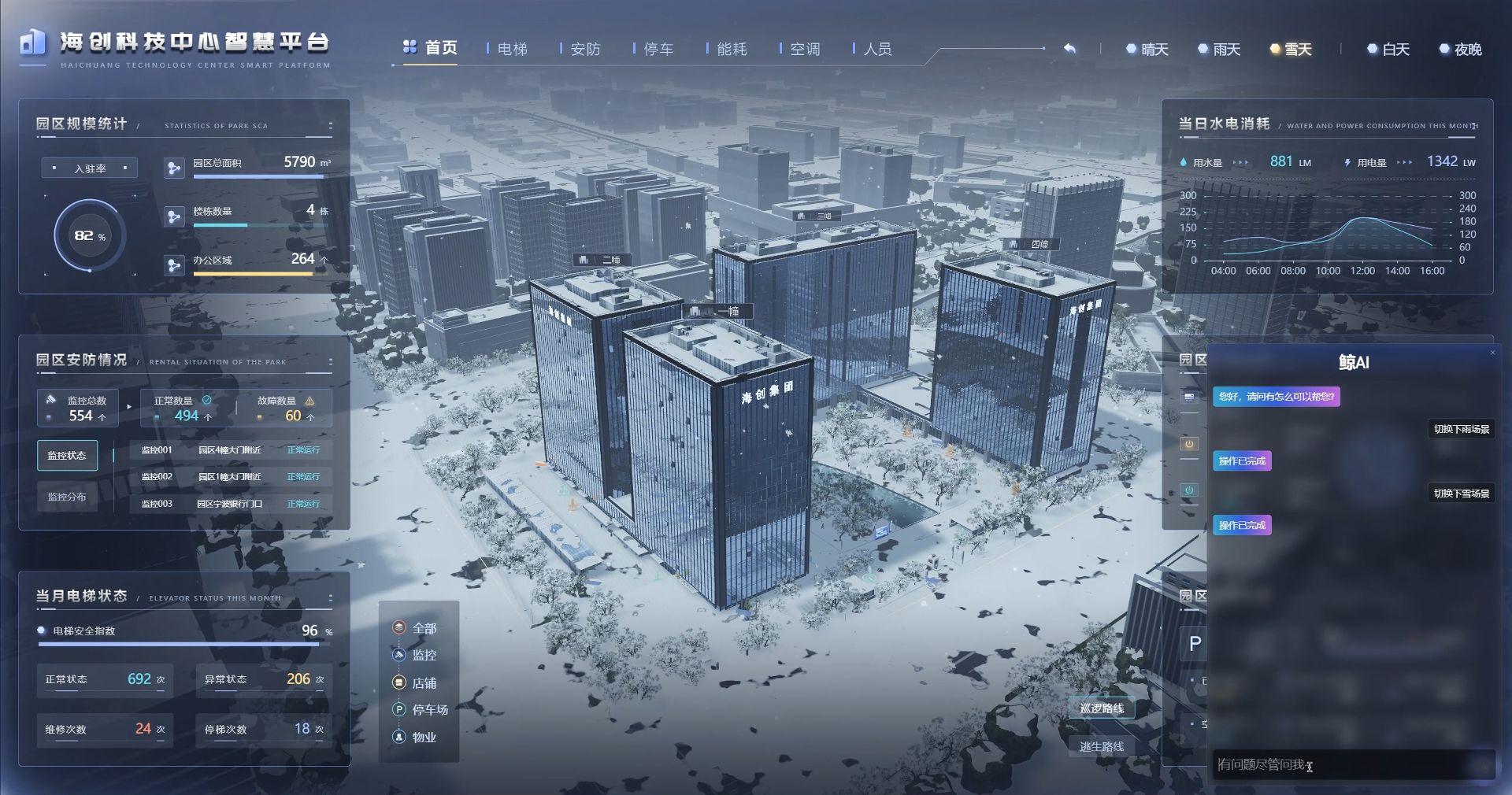Display the 逃生路线 escape route
Screen dimensions: 1512x795
(1102, 746)
